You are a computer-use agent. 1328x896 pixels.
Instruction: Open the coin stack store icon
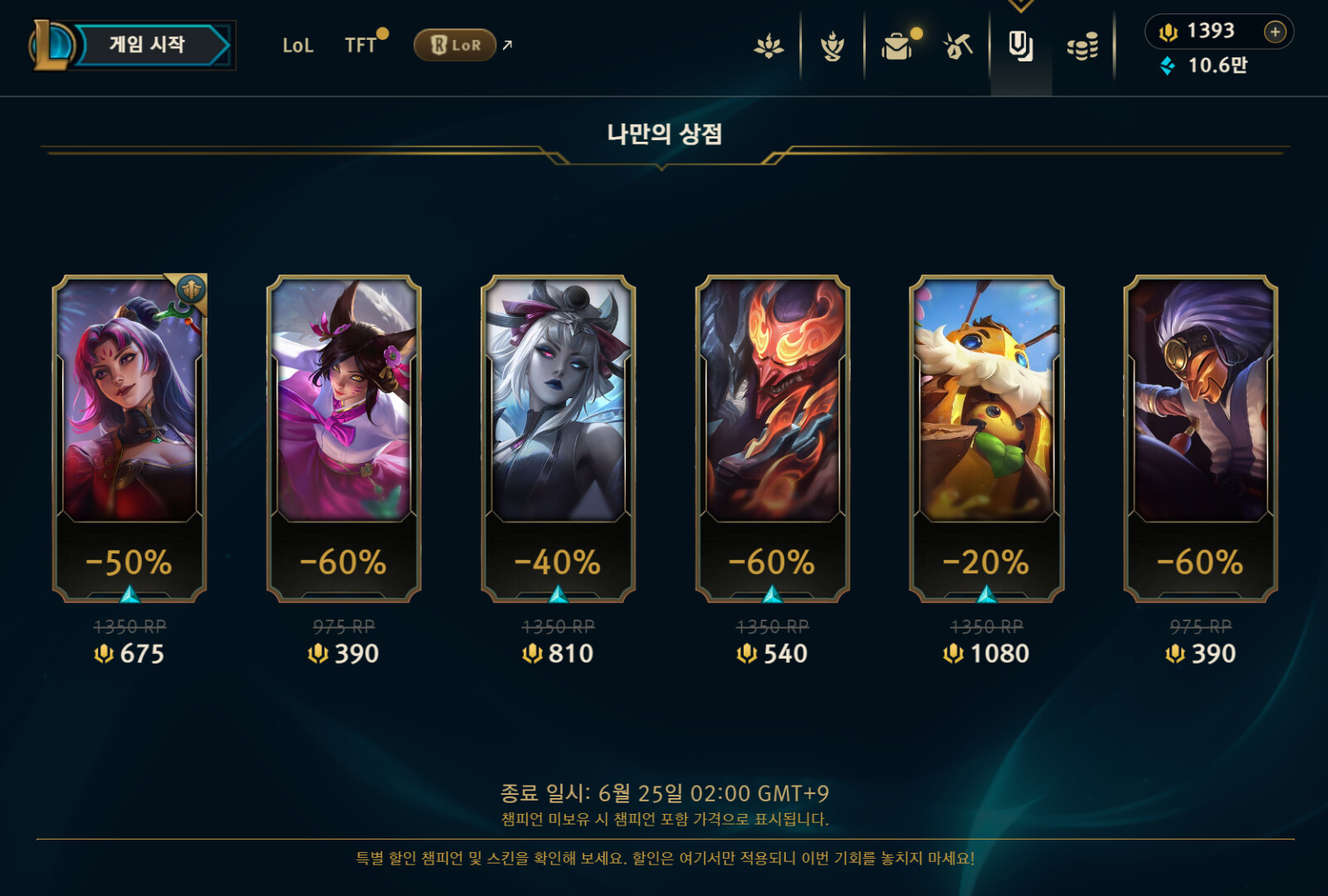point(1082,46)
